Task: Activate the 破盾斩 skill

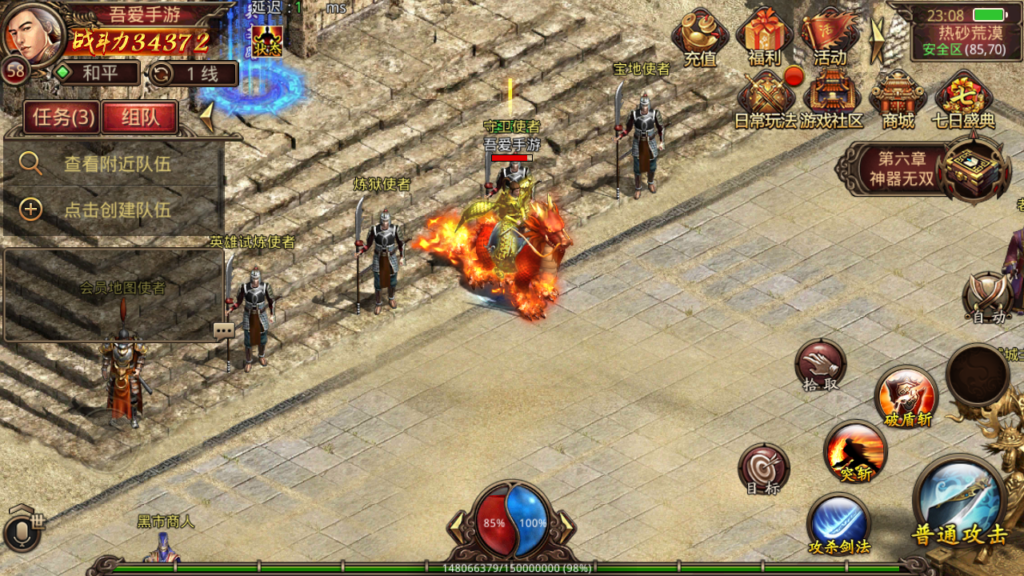Action: [x=905, y=396]
